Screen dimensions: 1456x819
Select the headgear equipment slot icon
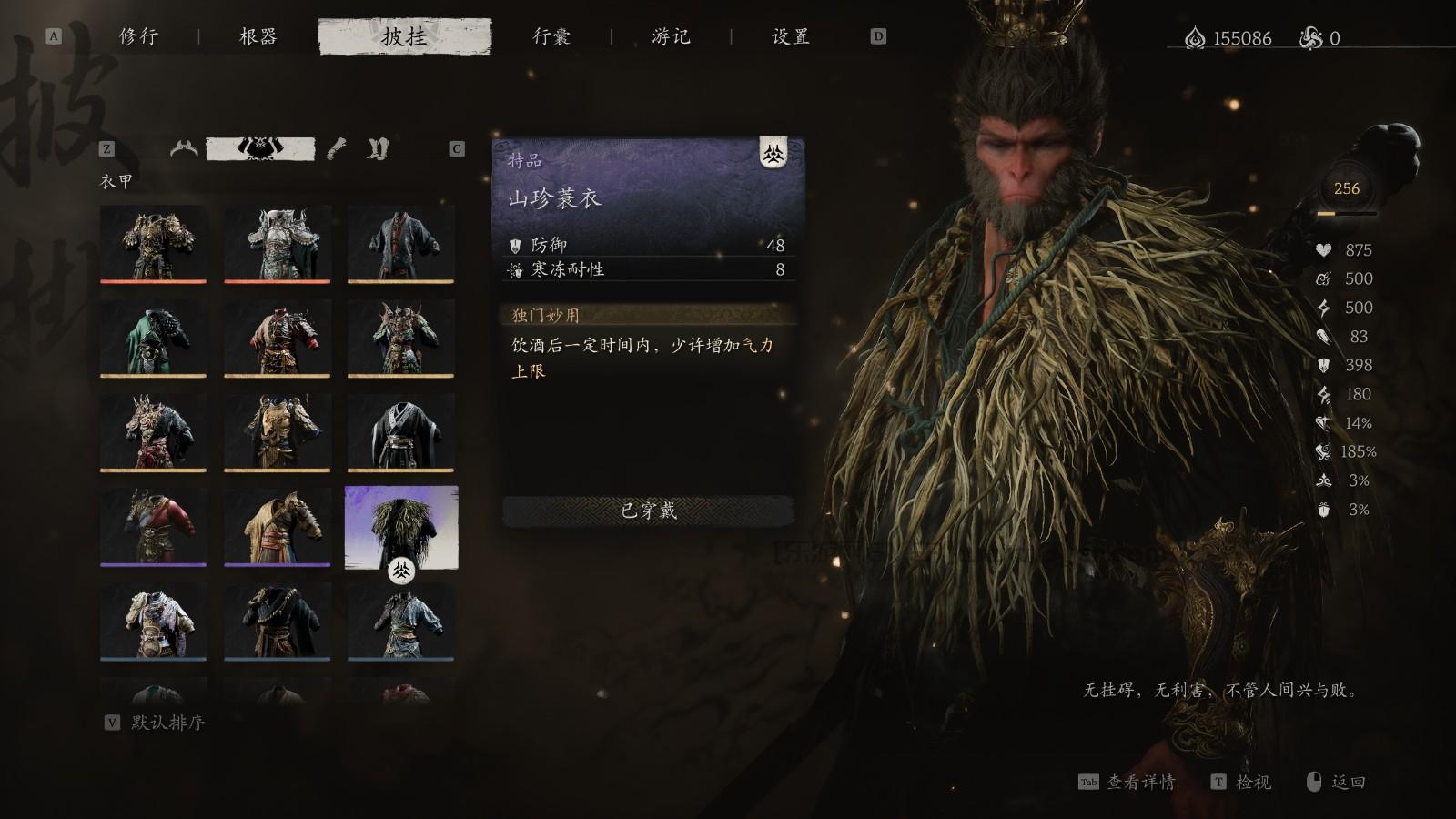click(182, 149)
